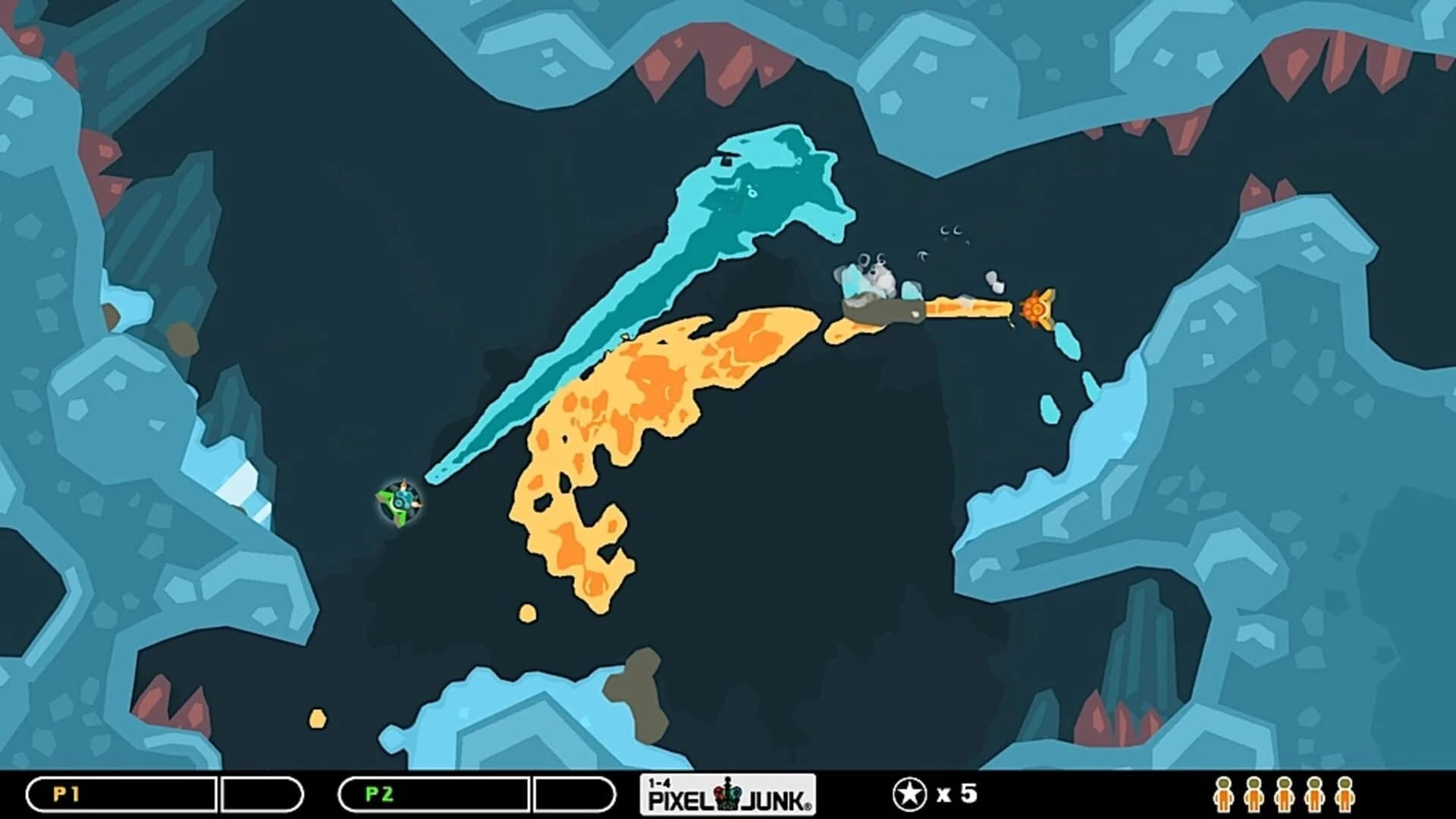Select the P2 label in the bottom bar
Viewport: 1456px width, 819px height.
tap(379, 794)
